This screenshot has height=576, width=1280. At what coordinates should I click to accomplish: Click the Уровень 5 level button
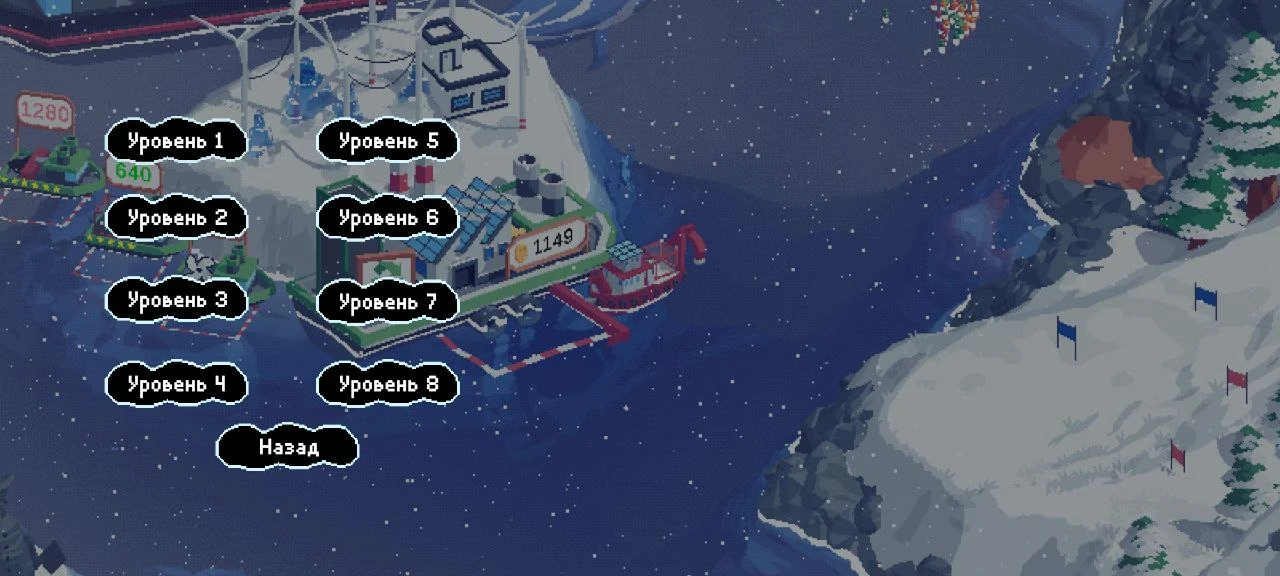[x=388, y=141]
